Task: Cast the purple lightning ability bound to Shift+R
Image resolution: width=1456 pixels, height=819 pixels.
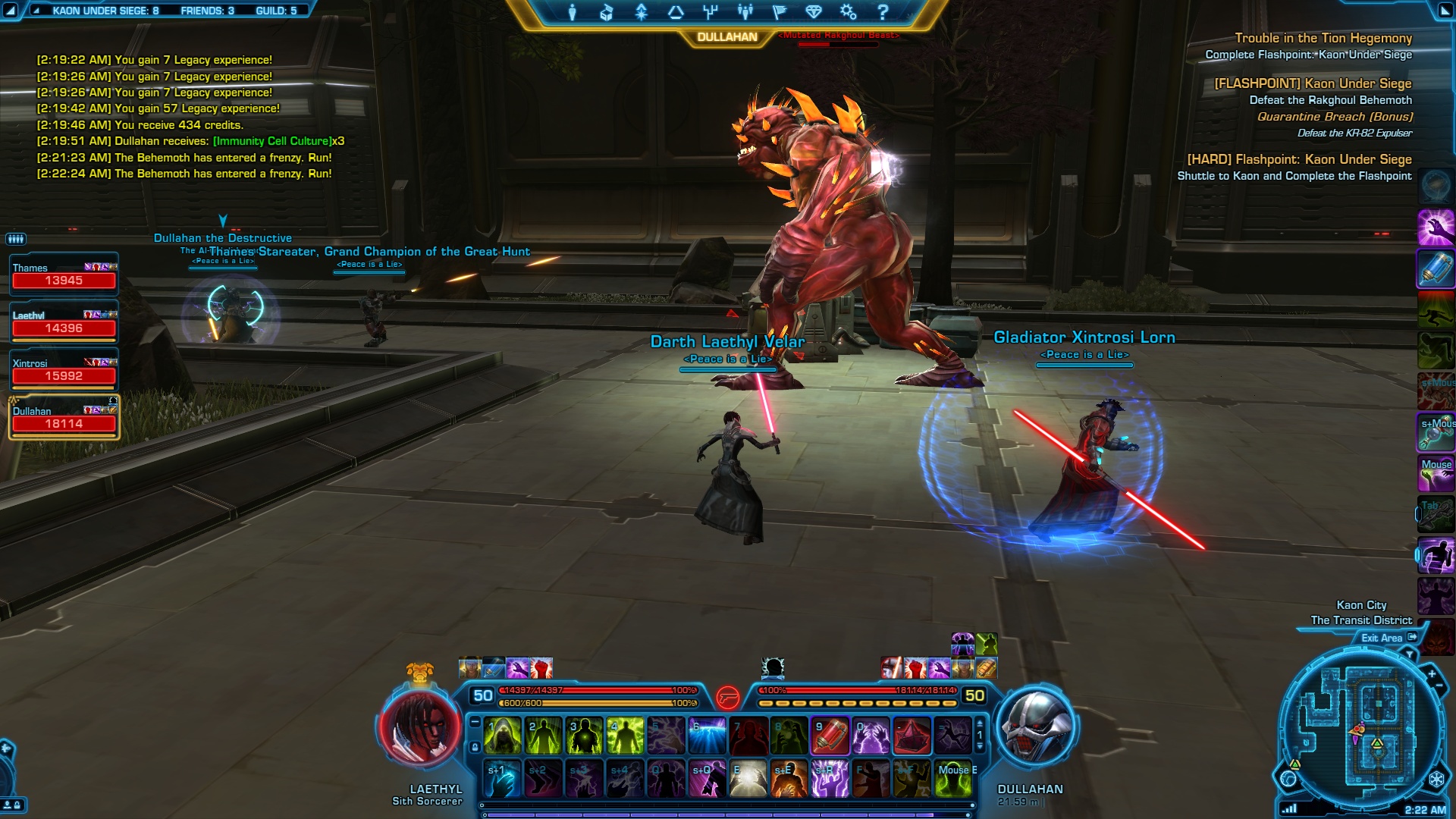Action: [830, 779]
